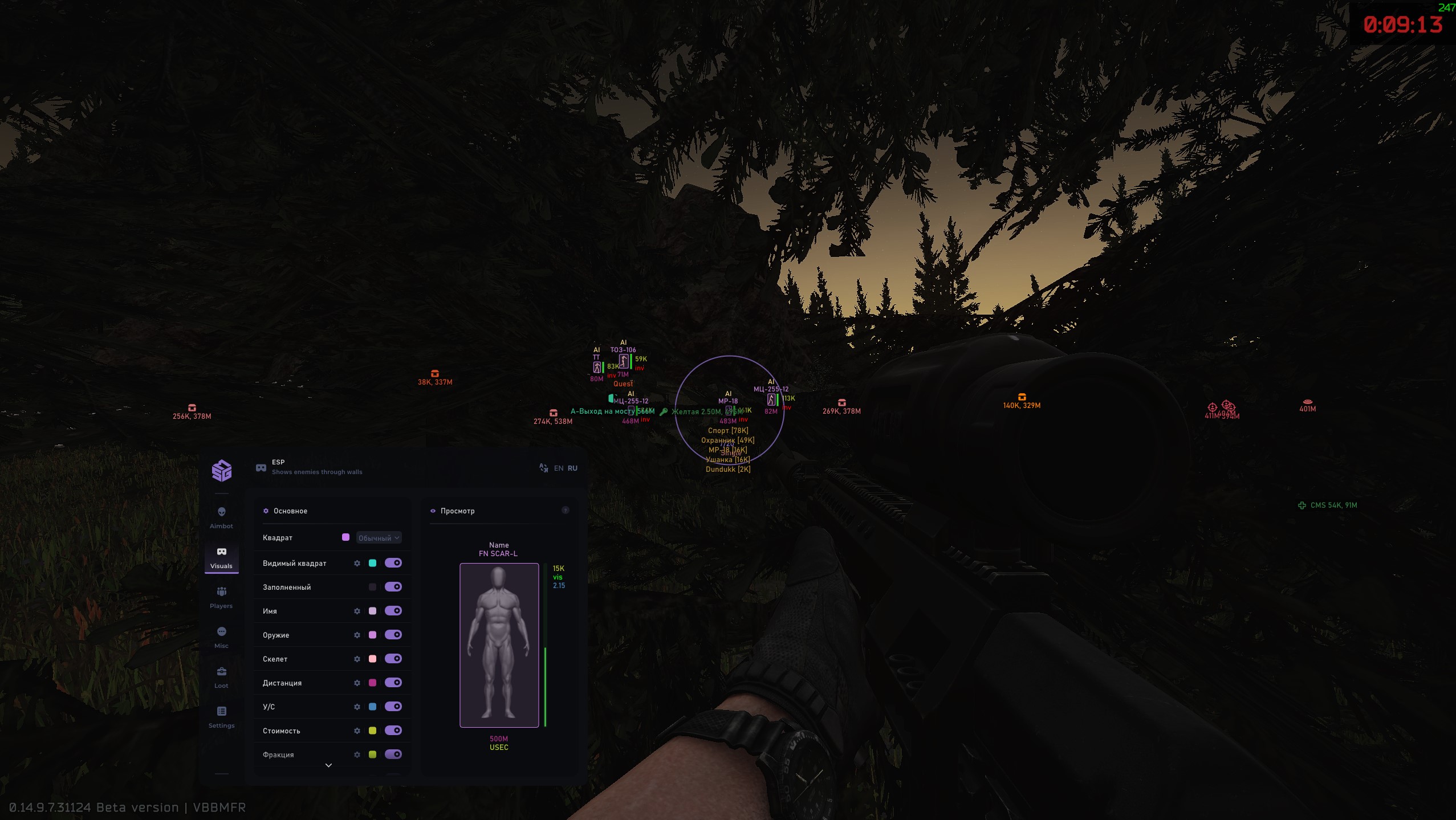Change the Оружие color swatch
The image size is (1456, 820).
coord(373,634)
